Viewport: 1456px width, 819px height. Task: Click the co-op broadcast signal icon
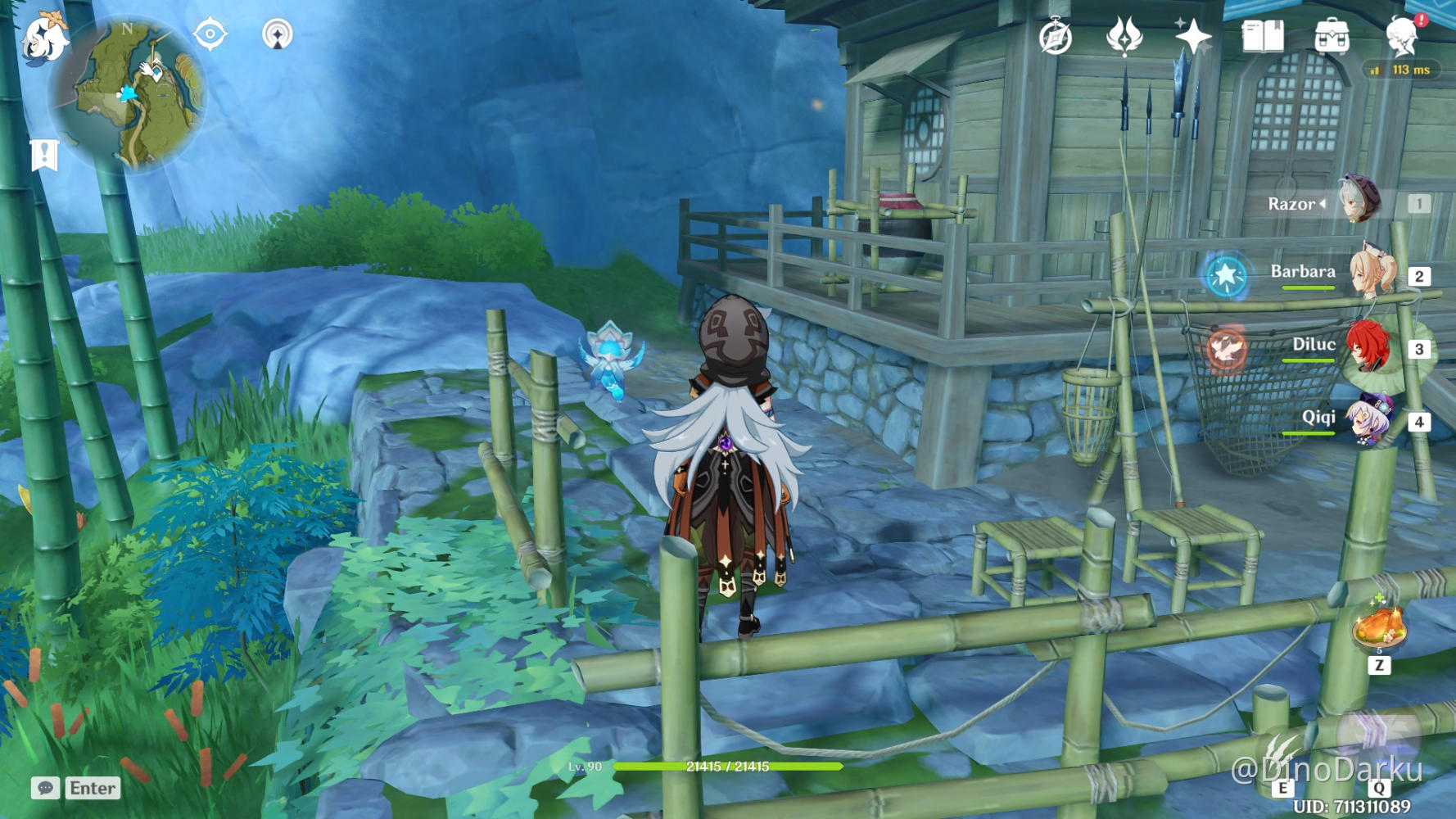(278, 34)
